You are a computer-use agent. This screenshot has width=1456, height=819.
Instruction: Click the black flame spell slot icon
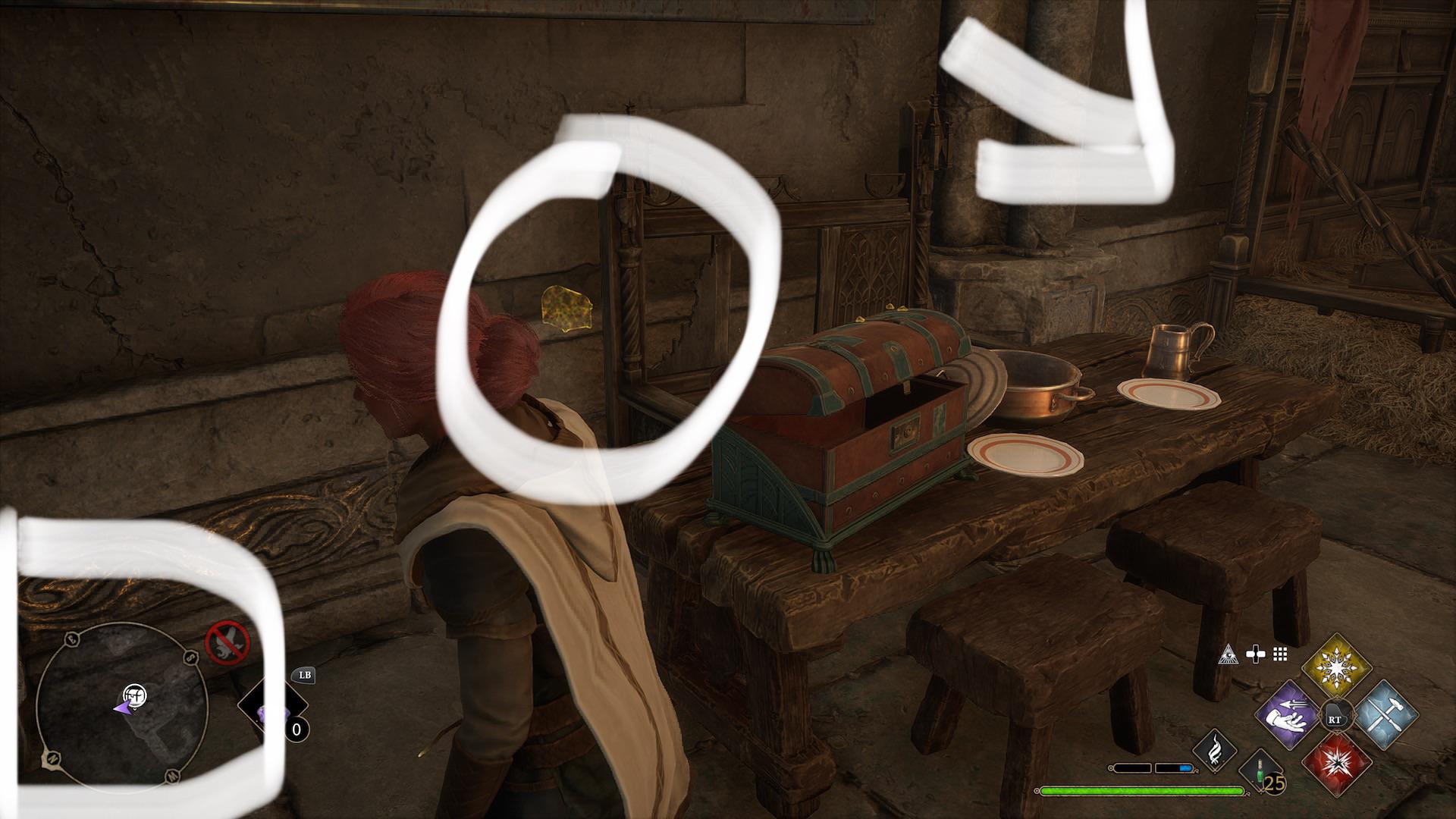point(1216,751)
